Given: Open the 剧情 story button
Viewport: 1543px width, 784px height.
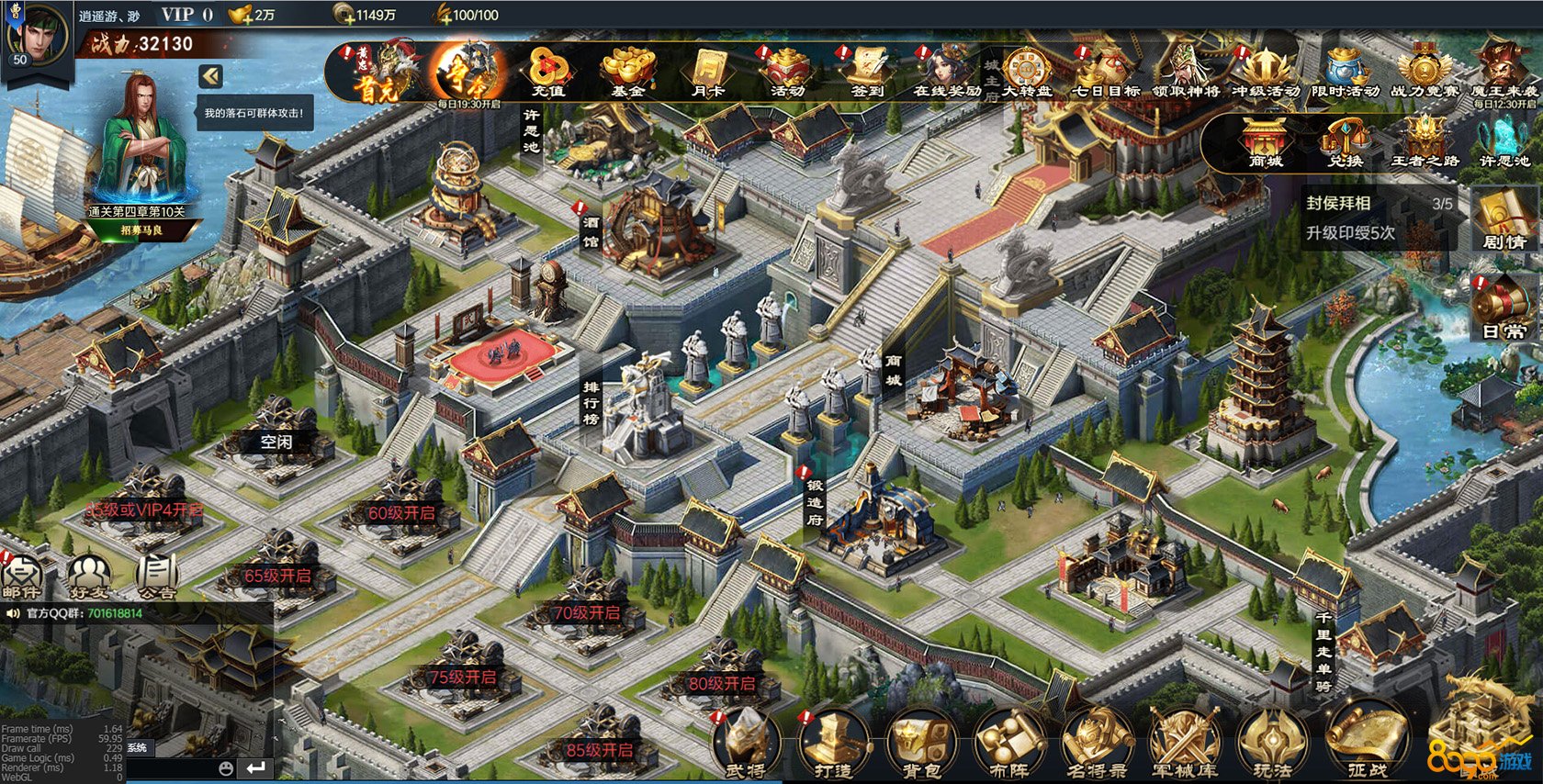Looking at the screenshot, I should pyautogui.click(x=1504, y=220).
